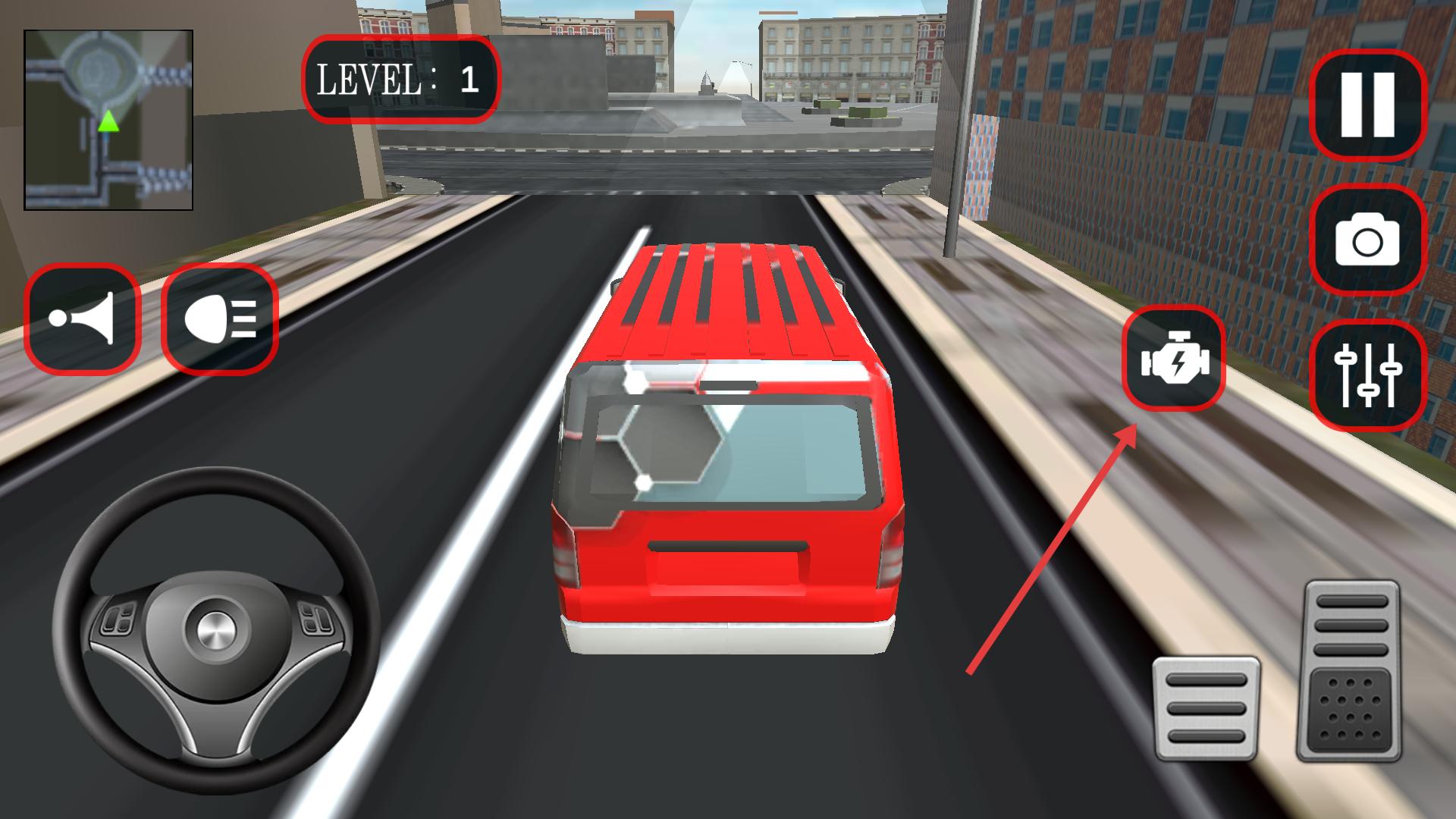Tap the brake pedal
The width and height of the screenshot is (1456, 819).
pos(1206,708)
